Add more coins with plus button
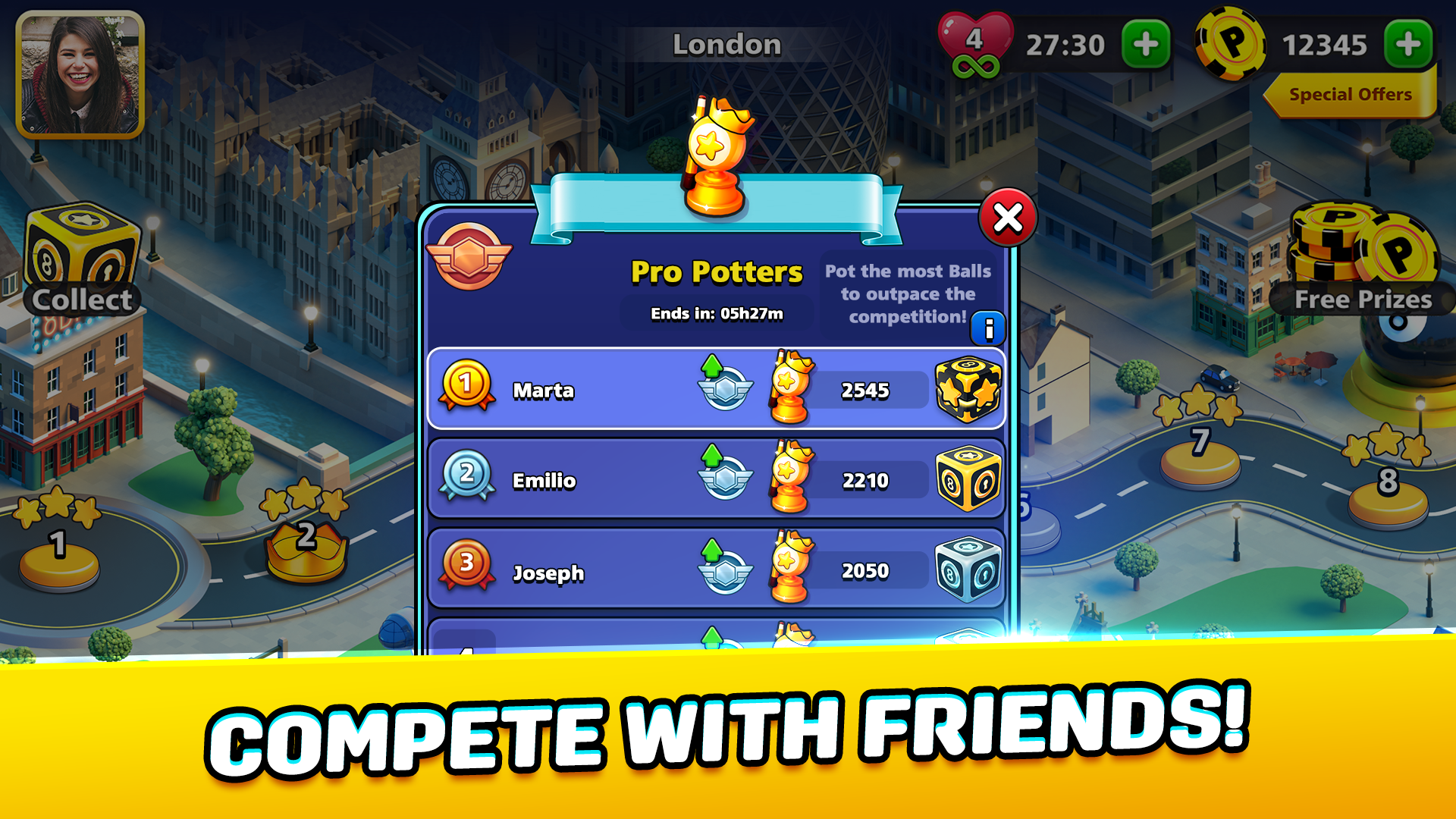The height and width of the screenshot is (819, 1456). [x=1410, y=43]
